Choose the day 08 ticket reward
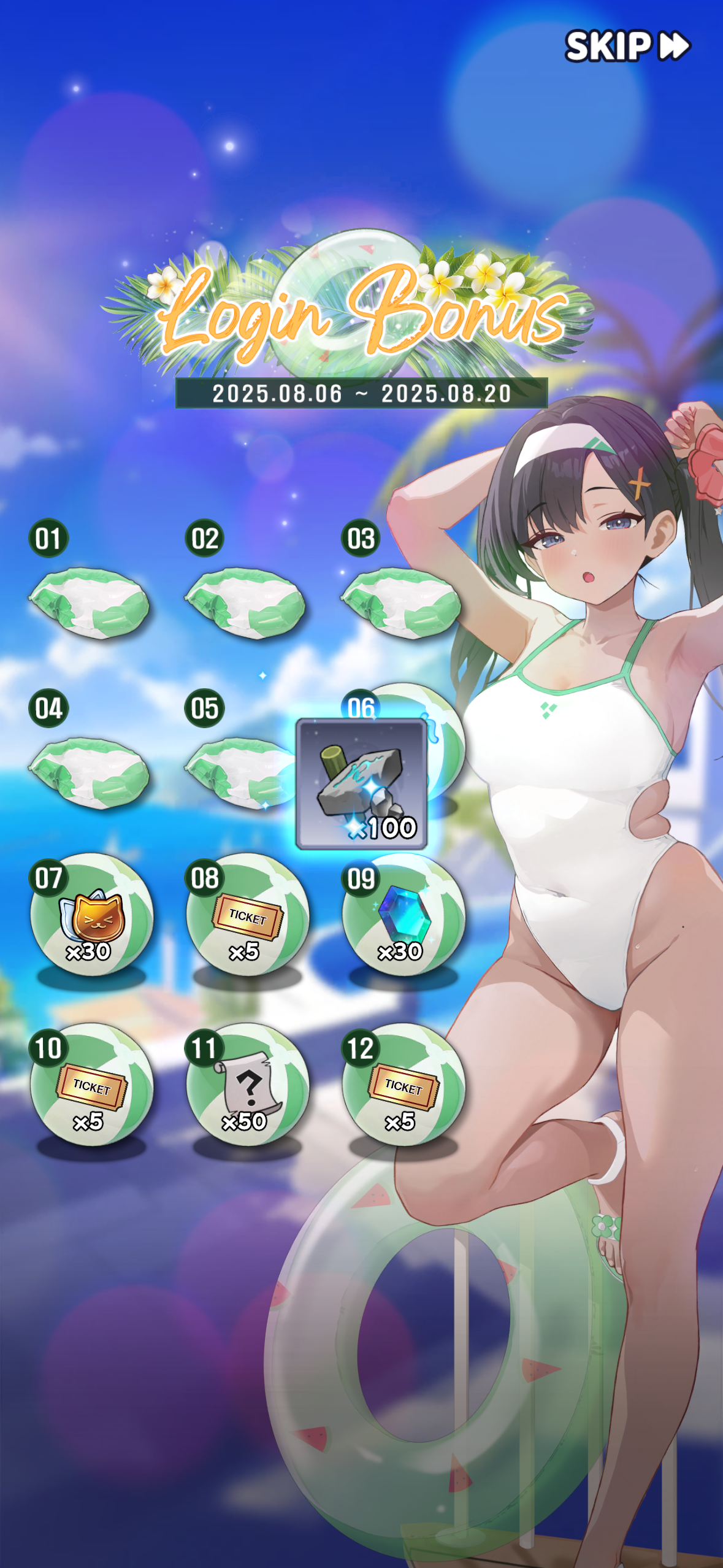The image size is (723, 1568). (x=247, y=915)
